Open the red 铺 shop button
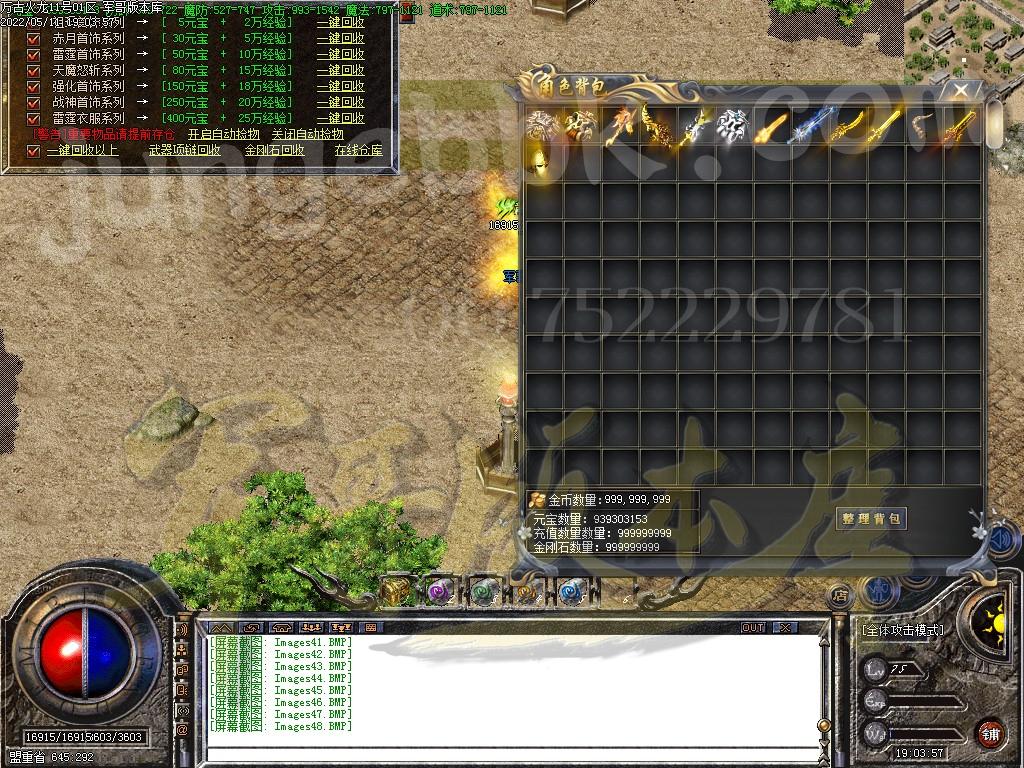The image size is (1024, 768). 989,732
